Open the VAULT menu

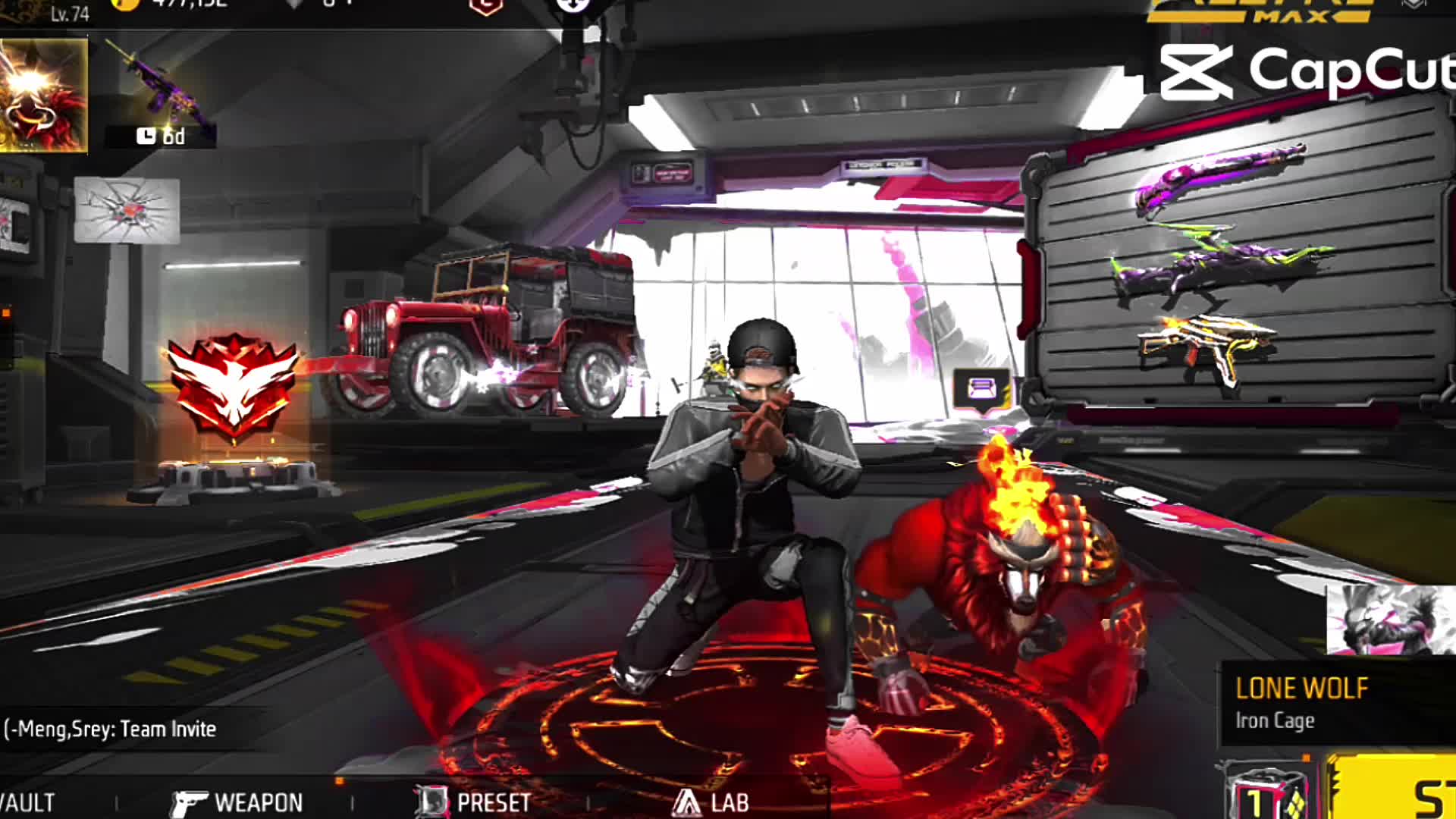[x=27, y=802]
